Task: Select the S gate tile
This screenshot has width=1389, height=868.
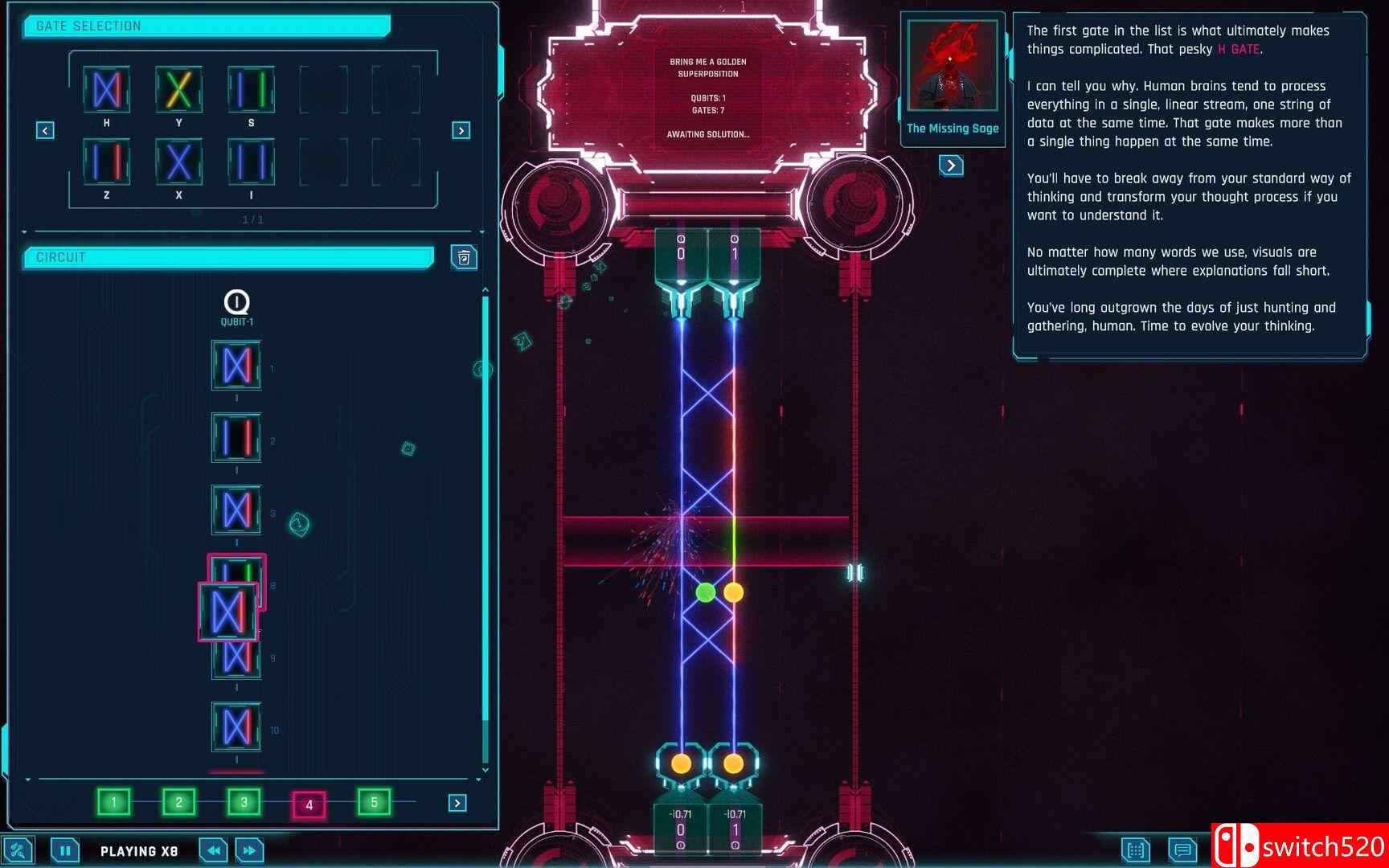Action: tap(251, 90)
